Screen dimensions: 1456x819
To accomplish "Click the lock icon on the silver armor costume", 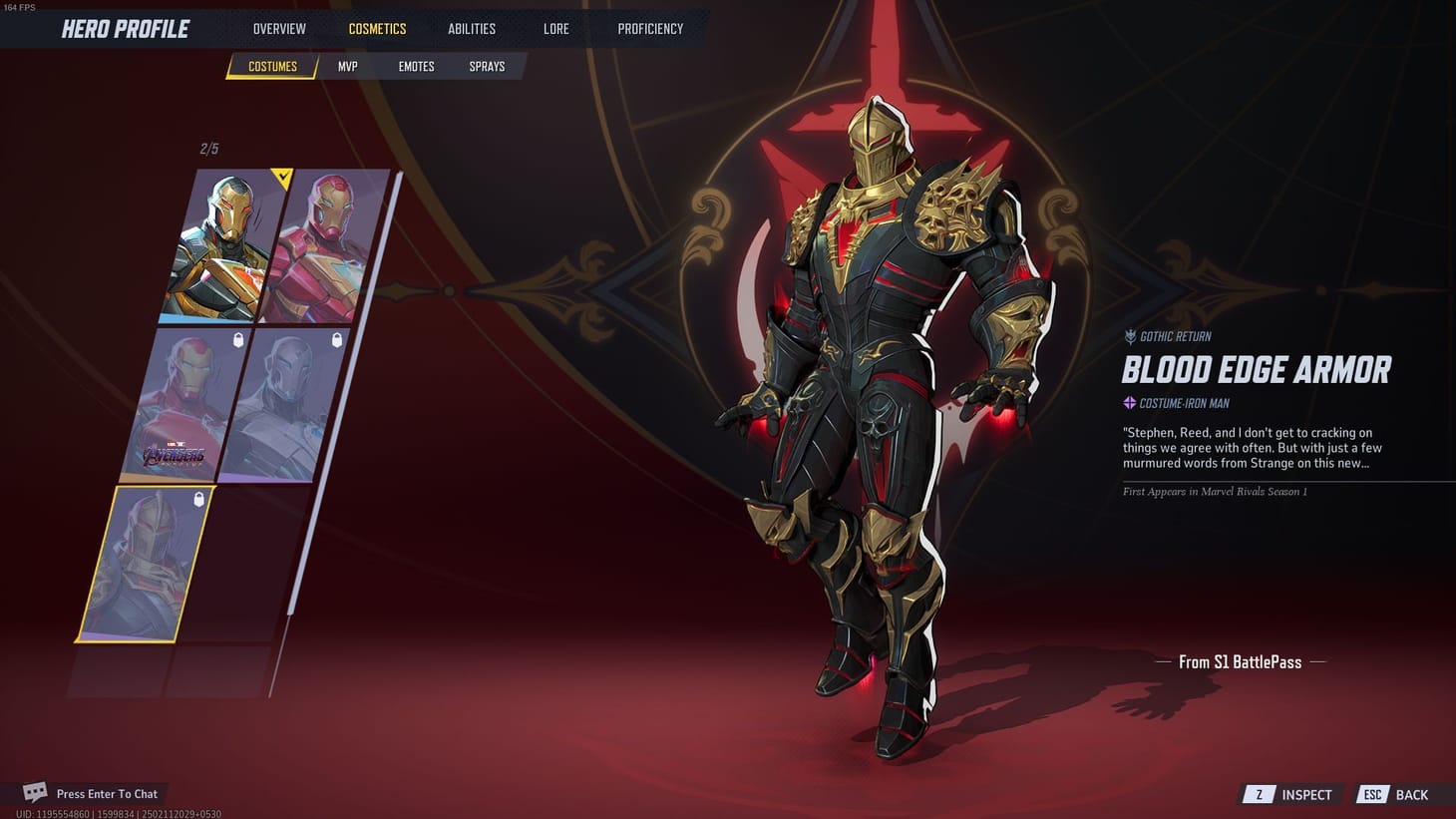I will click(337, 340).
